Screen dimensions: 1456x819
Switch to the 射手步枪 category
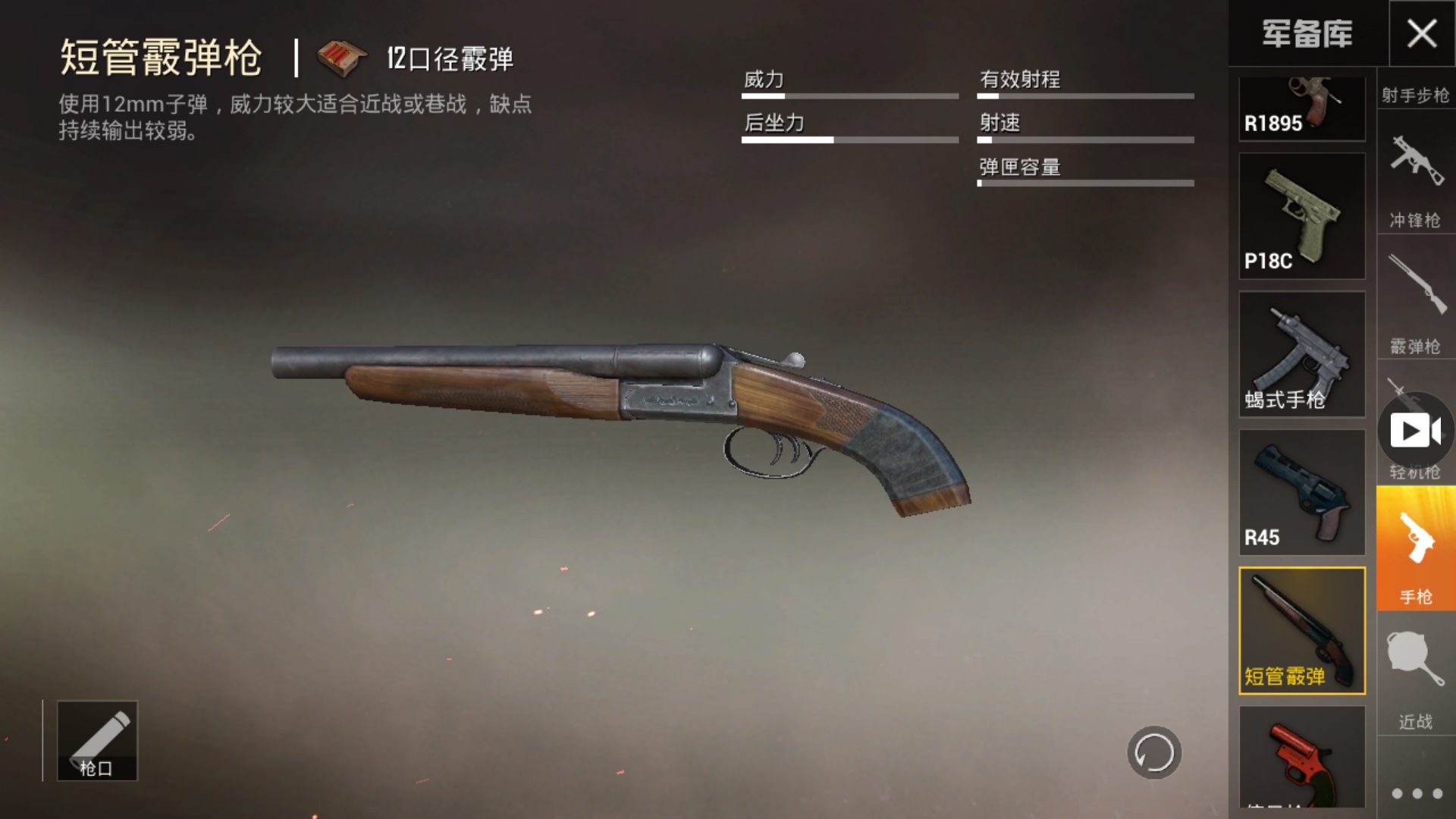[x=1415, y=95]
